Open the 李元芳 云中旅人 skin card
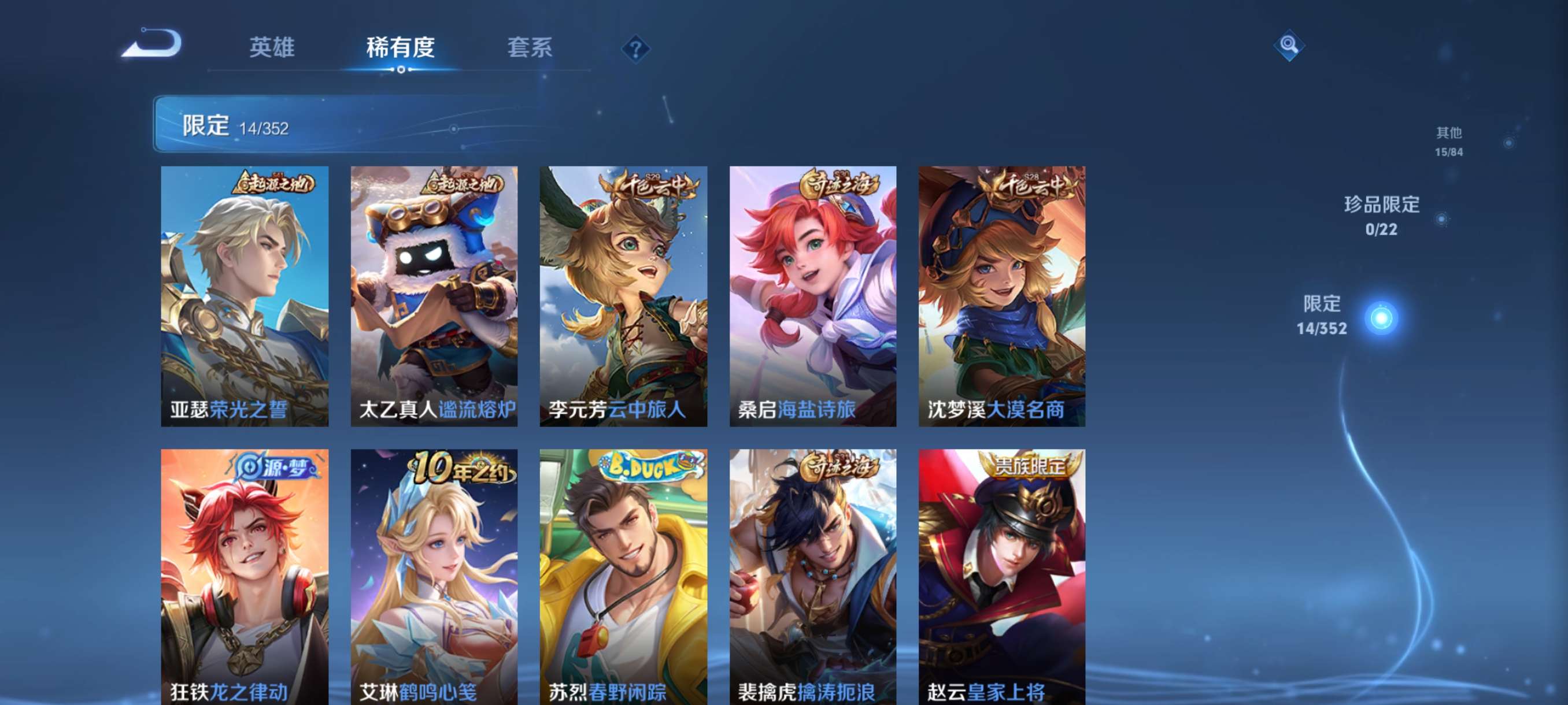 click(x=623, y=296)
